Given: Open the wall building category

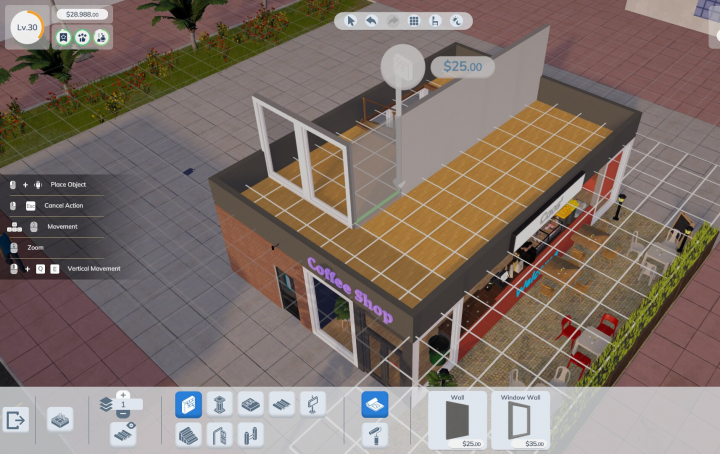Looking at the screenshot, I should (188, 404).
